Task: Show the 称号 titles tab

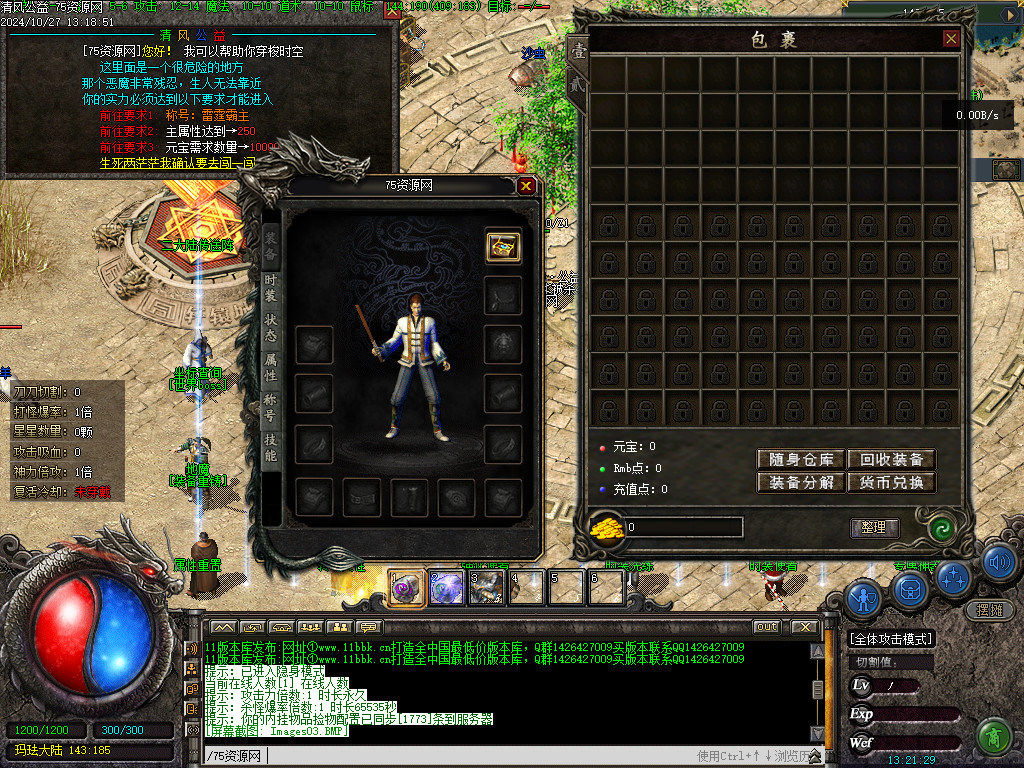Action: [x=270, y=407]
